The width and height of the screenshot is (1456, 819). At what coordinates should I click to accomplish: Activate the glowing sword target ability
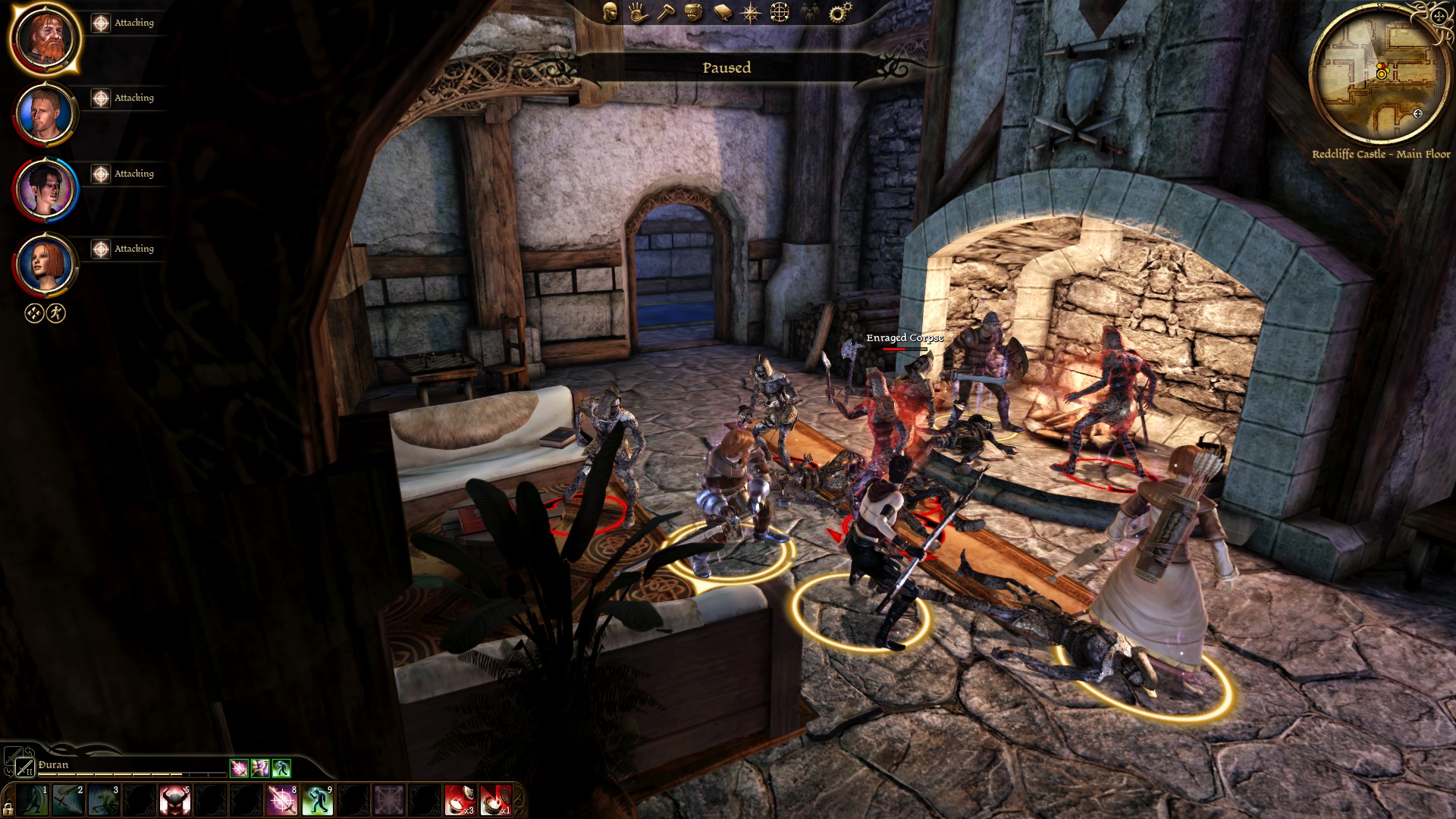(x=282, y=800)
